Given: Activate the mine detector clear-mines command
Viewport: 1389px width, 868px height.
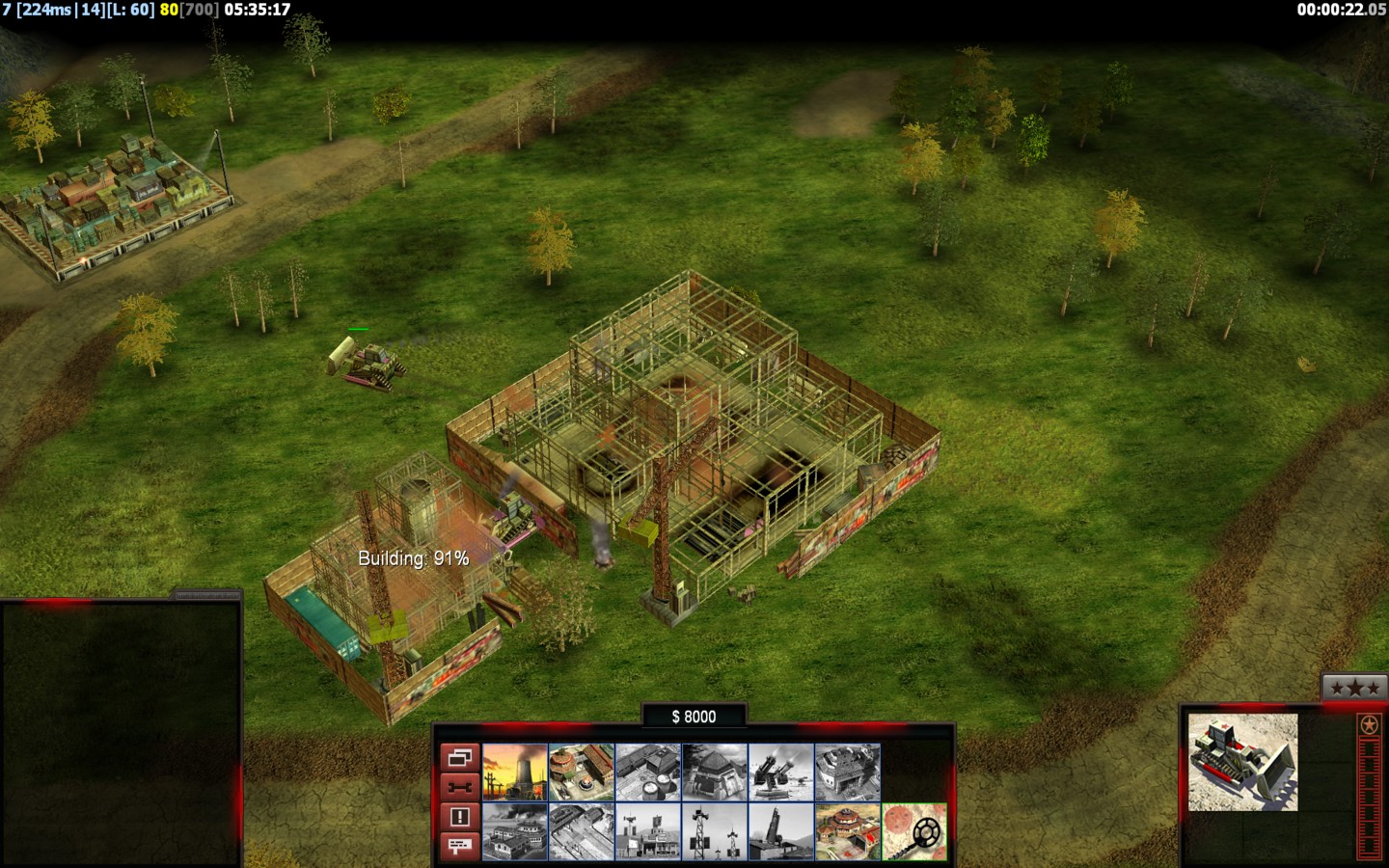Looking at the screenshot, I should coord(914,831).
